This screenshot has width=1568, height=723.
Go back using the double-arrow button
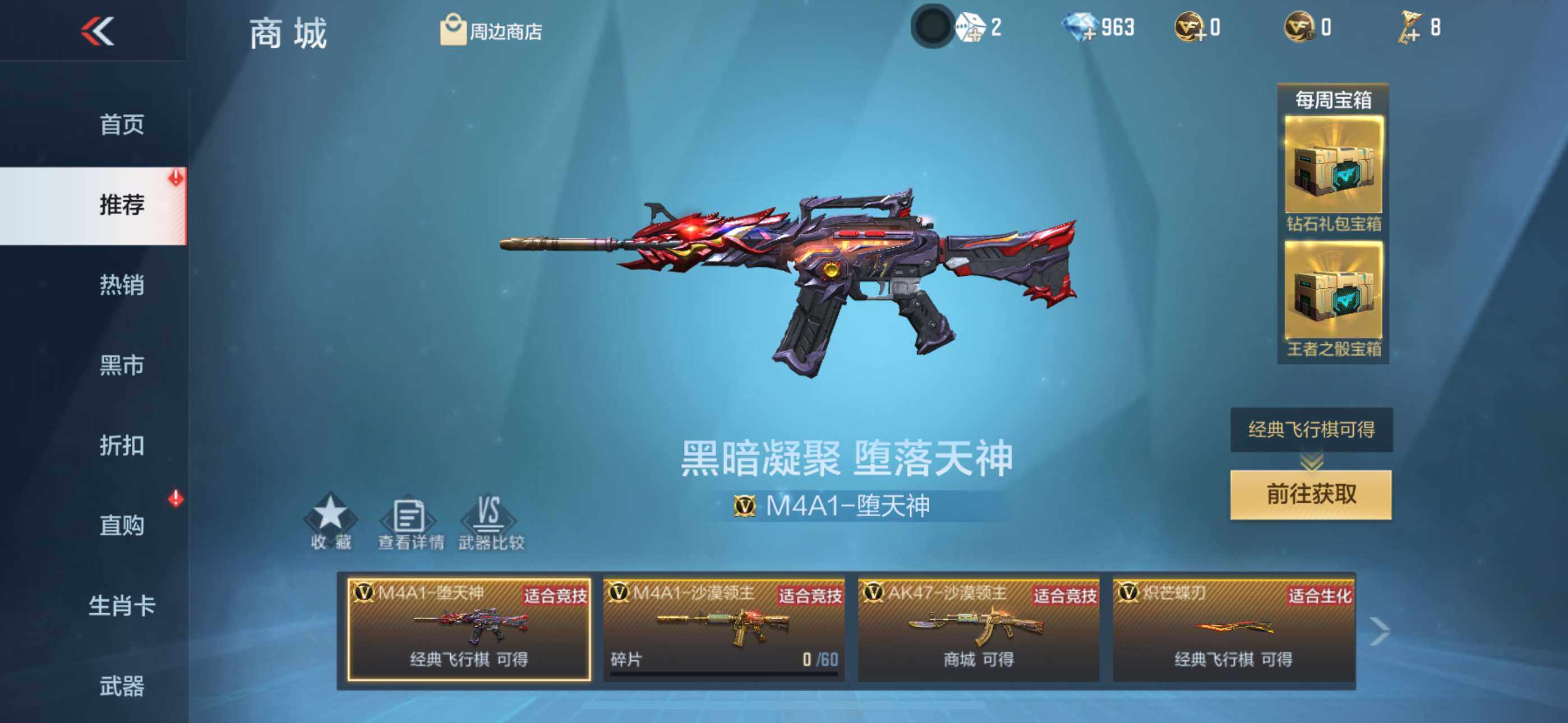pos(98,30)
